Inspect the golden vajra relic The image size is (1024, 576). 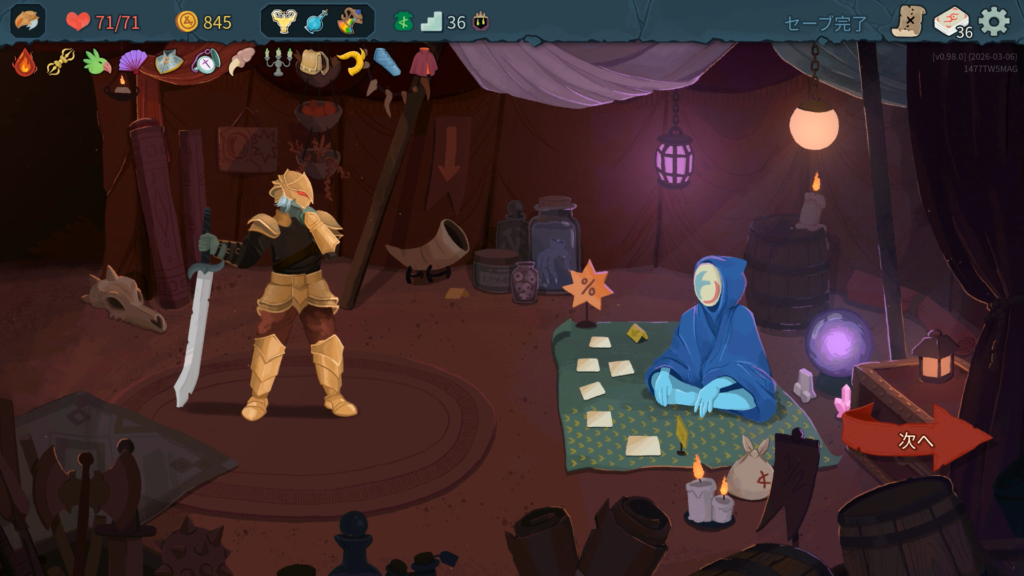pos(60,62)
